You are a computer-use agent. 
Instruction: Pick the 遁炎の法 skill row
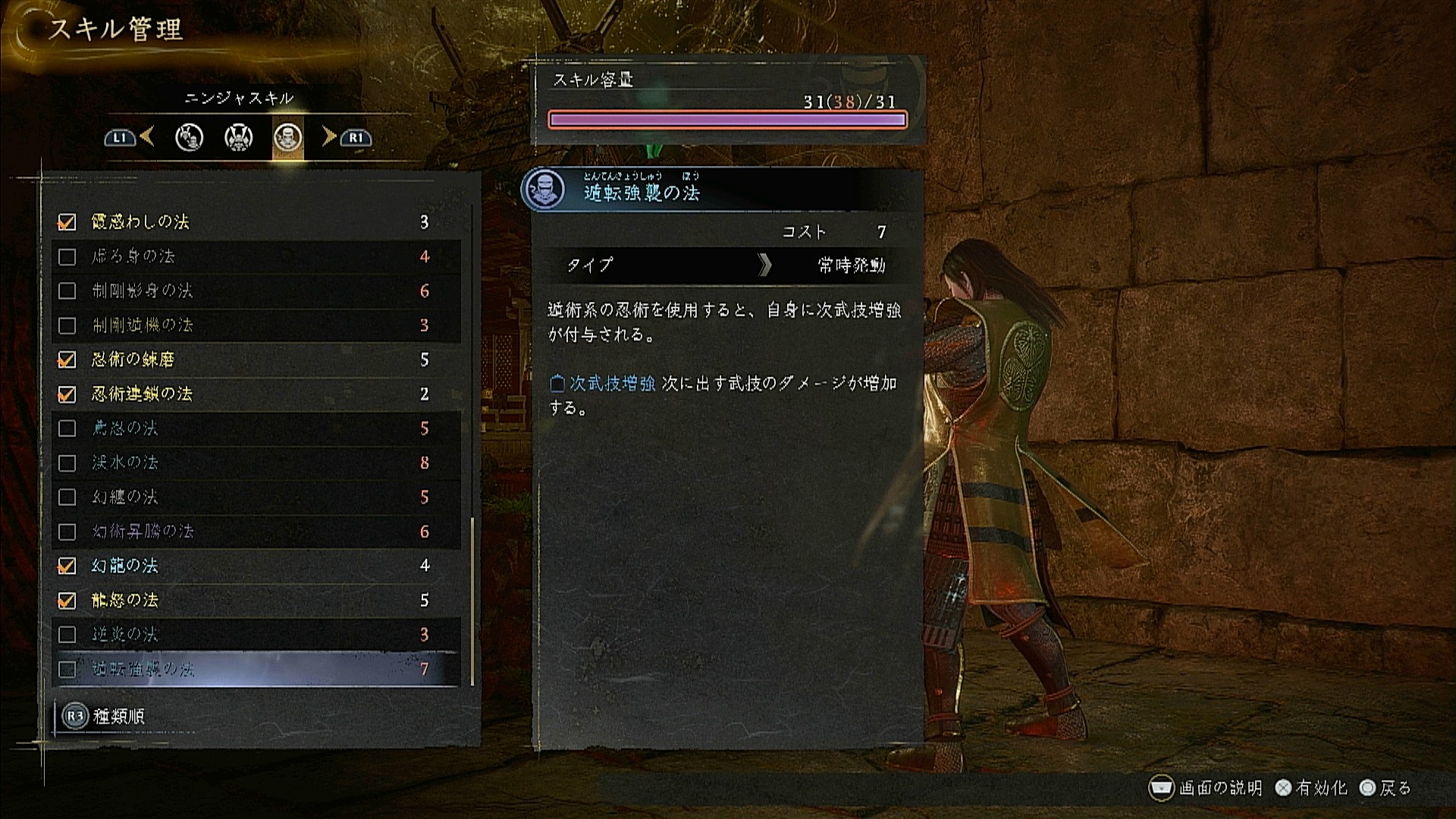coord(256,635)
